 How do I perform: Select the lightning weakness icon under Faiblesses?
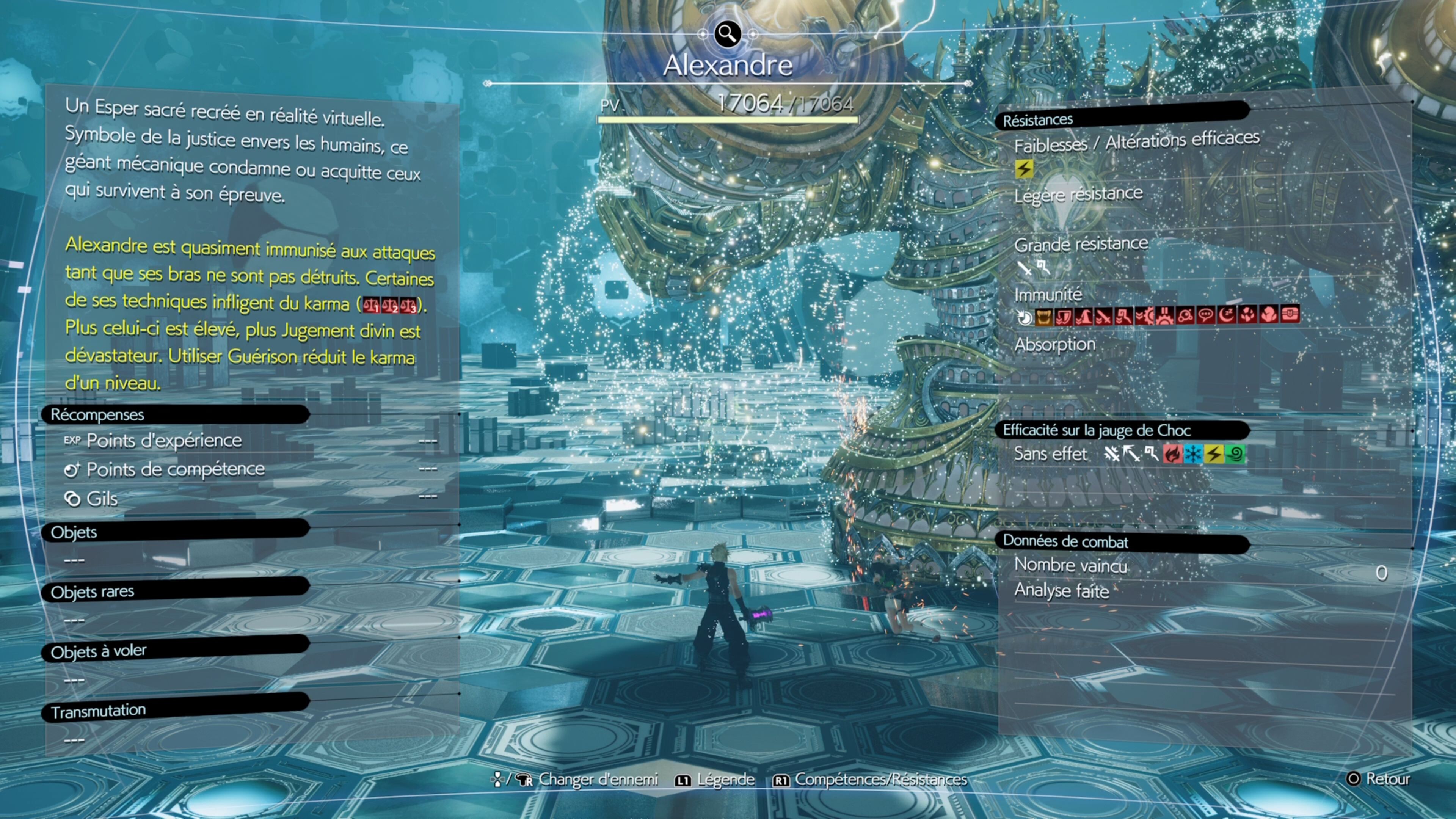pyautogui.click(x=1024, y=168)
